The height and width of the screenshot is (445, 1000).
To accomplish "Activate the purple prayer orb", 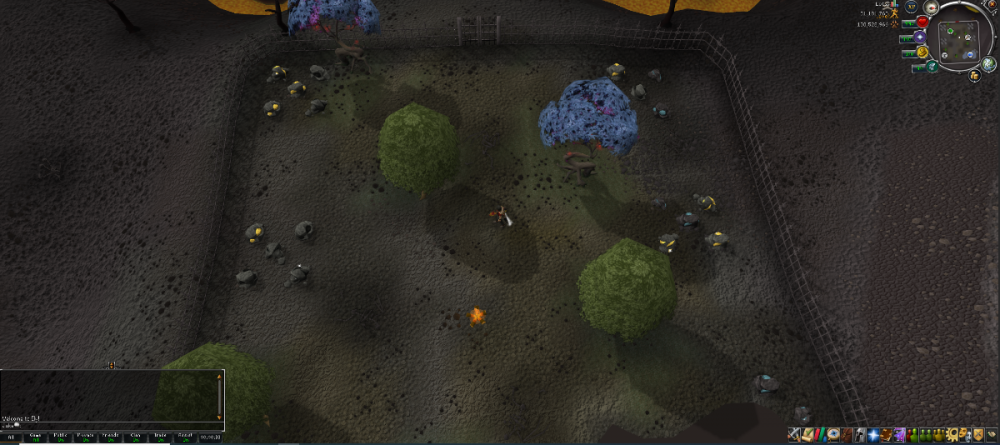I will pyautogui.click(x=920, y=37).
